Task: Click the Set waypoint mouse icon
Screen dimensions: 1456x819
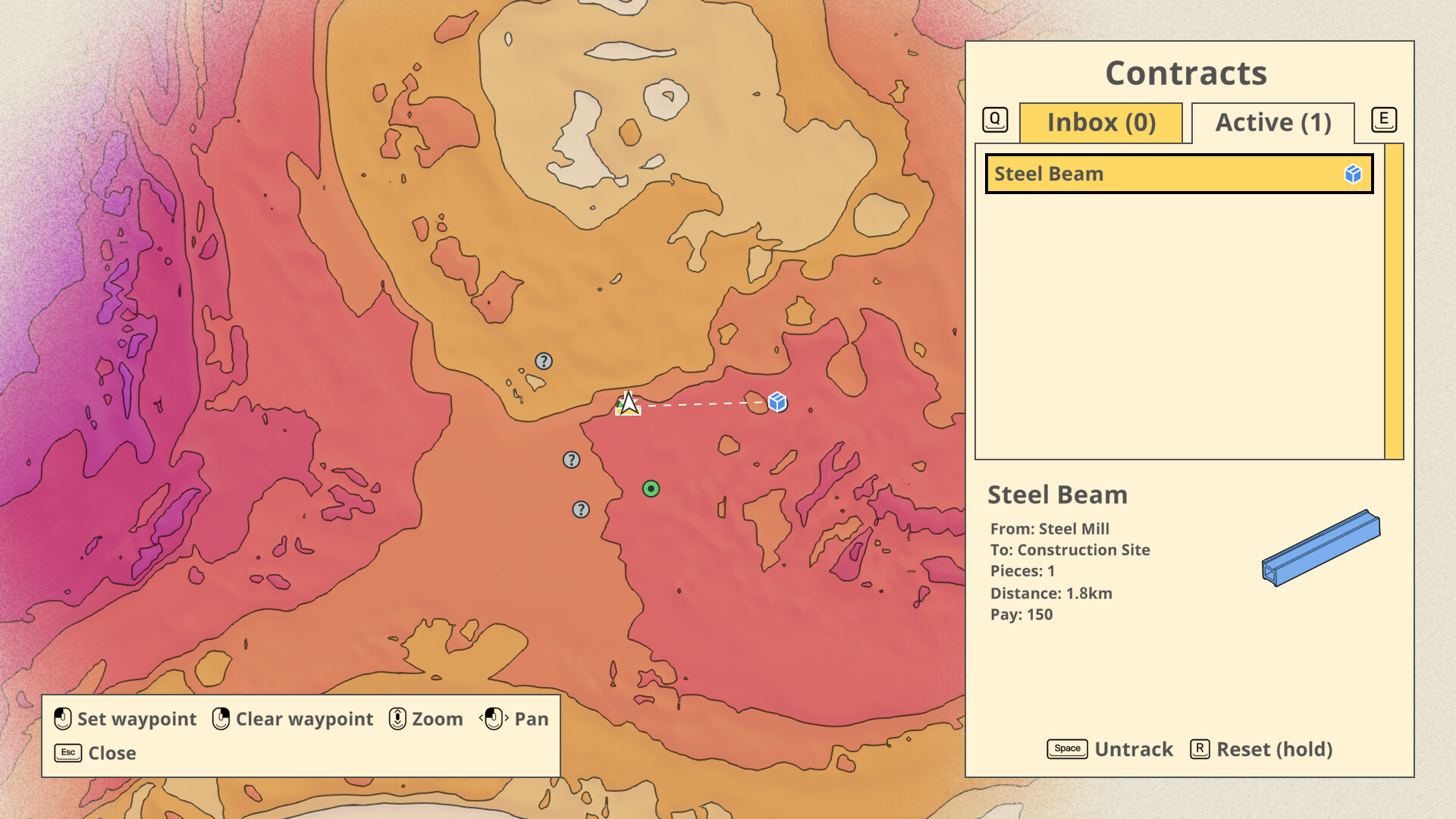Action: (x=62, y=718)
